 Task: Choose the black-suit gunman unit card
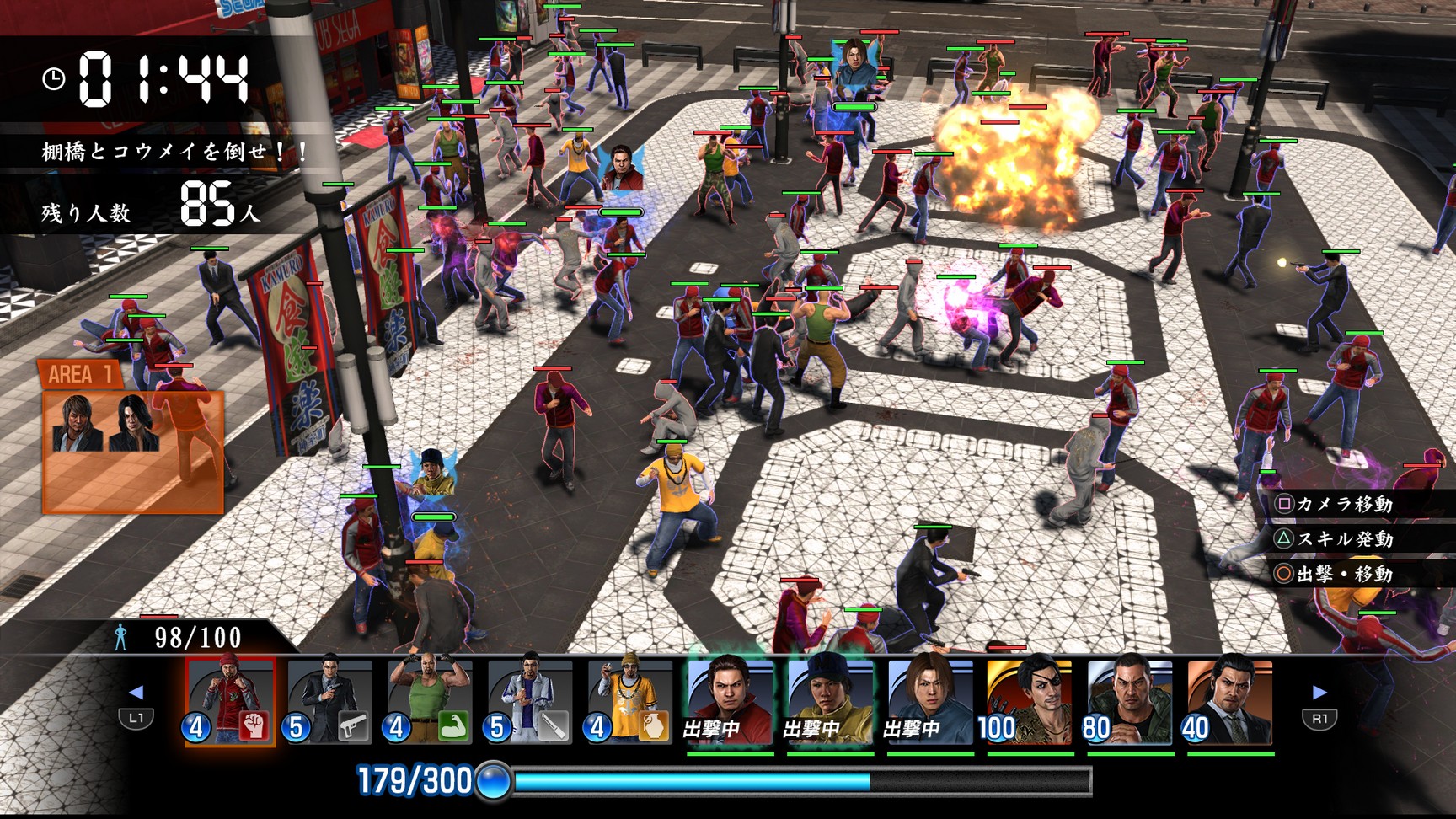(330, 701)
